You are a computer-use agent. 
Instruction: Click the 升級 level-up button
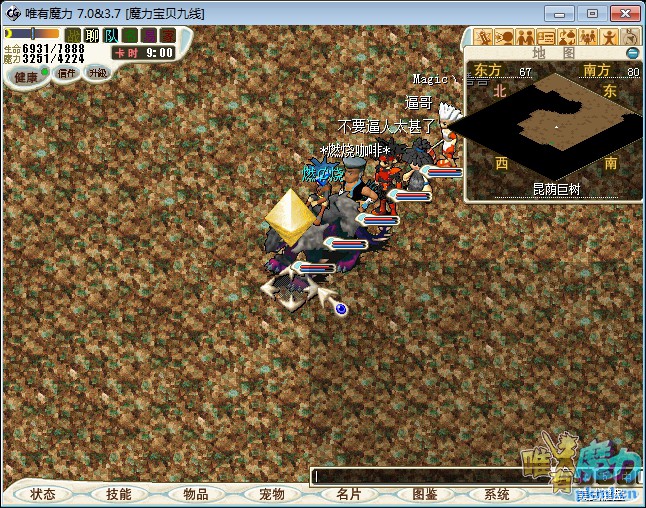tap(97, 72)
